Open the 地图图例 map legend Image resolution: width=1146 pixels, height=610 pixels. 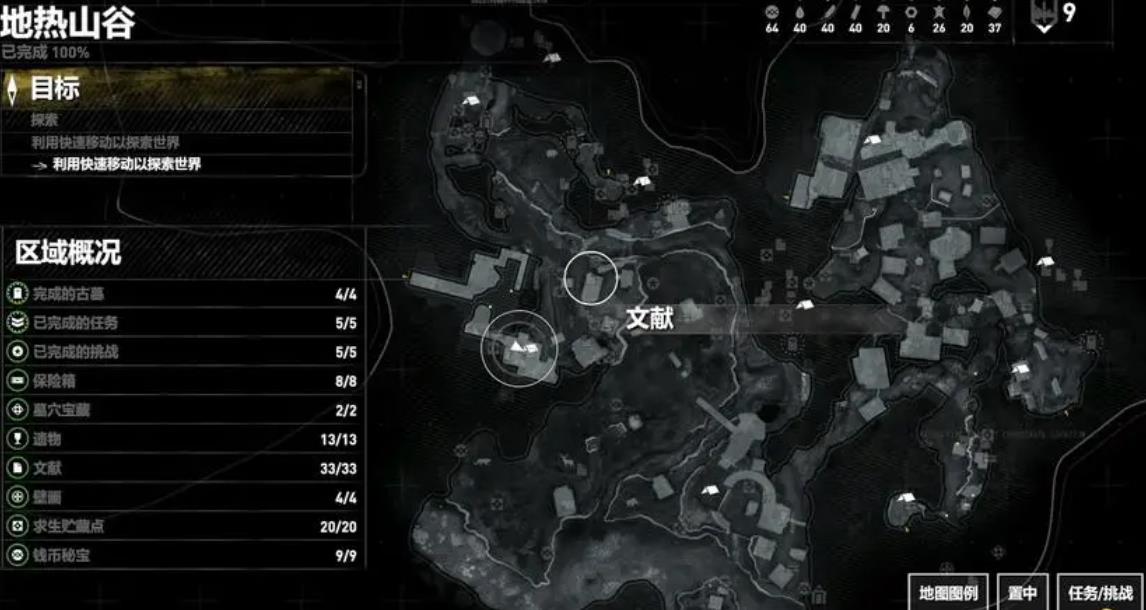click(948, 593)
